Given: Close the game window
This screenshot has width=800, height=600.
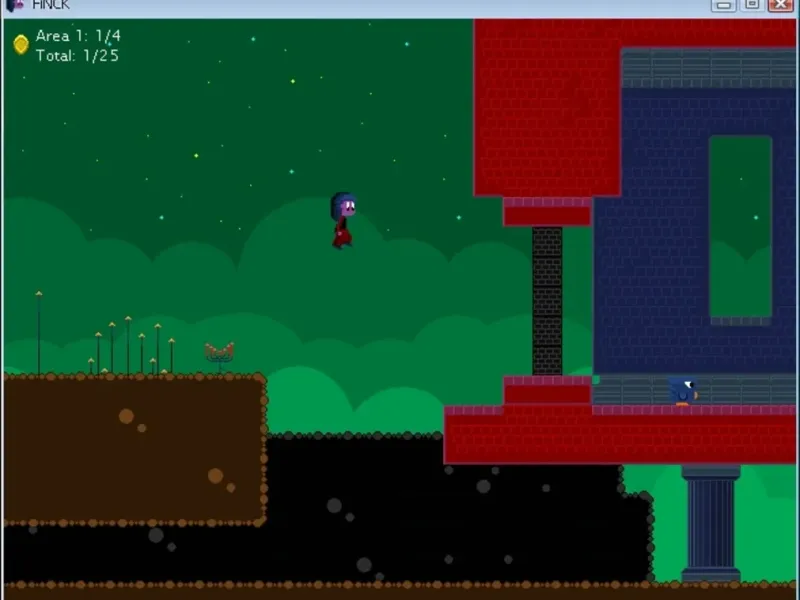Looking at the screenshot, I should click(781, 5).
